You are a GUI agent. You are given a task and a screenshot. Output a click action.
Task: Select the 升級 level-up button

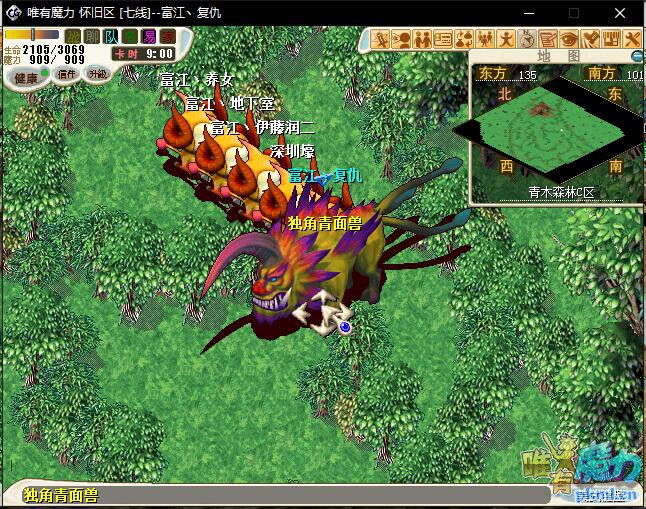click(98, 75)
